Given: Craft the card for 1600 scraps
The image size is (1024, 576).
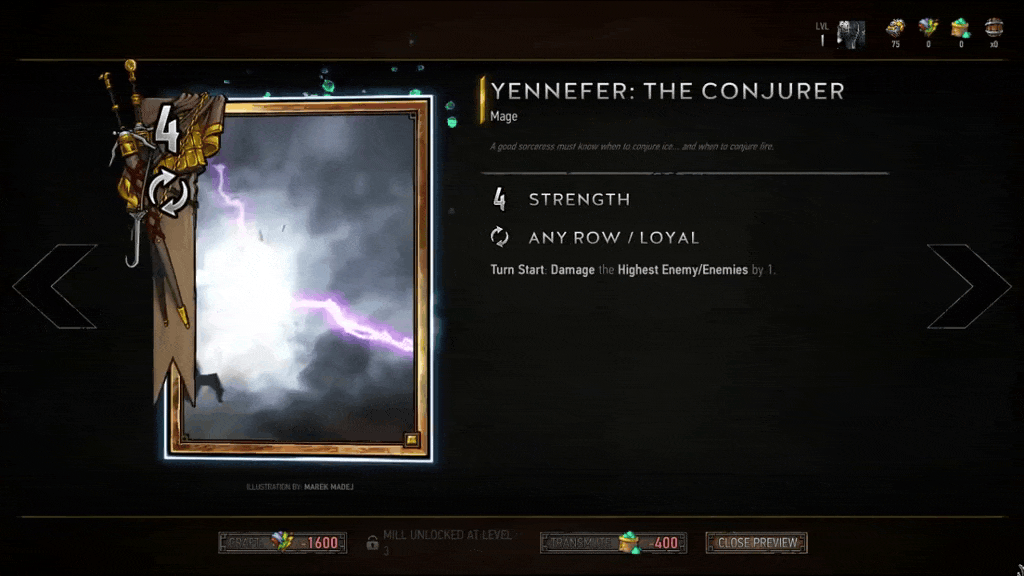Looking at the screenshot, I should [283, 543].
